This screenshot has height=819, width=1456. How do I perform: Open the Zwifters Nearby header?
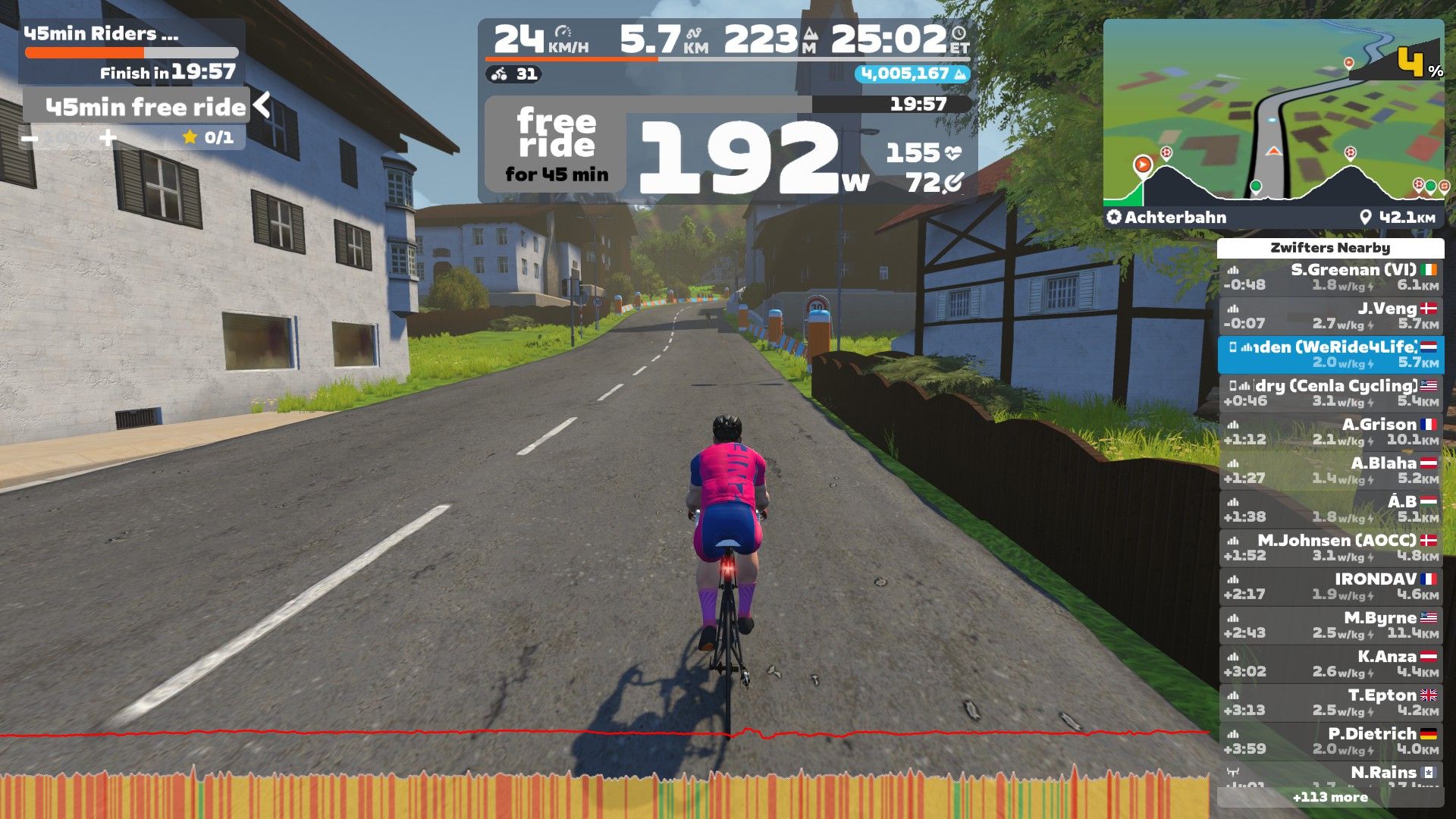tap(1330, 248)
